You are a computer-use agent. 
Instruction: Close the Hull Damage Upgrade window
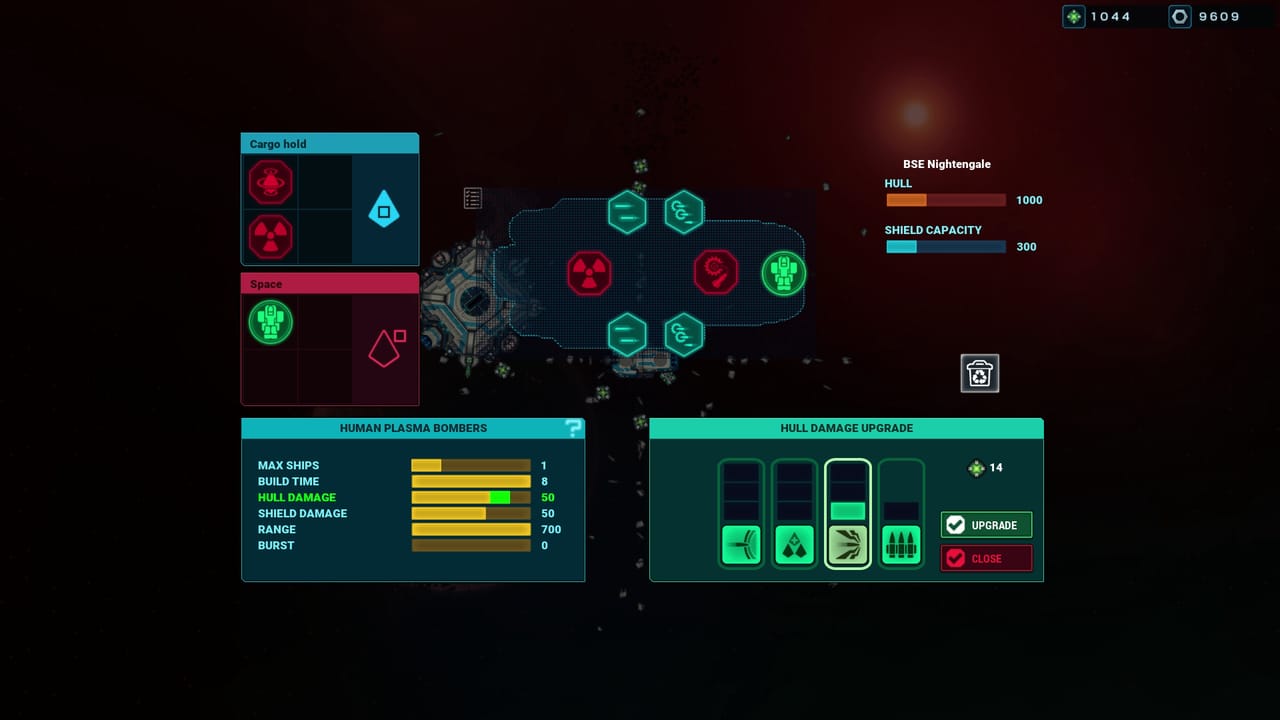coord(986,558)
